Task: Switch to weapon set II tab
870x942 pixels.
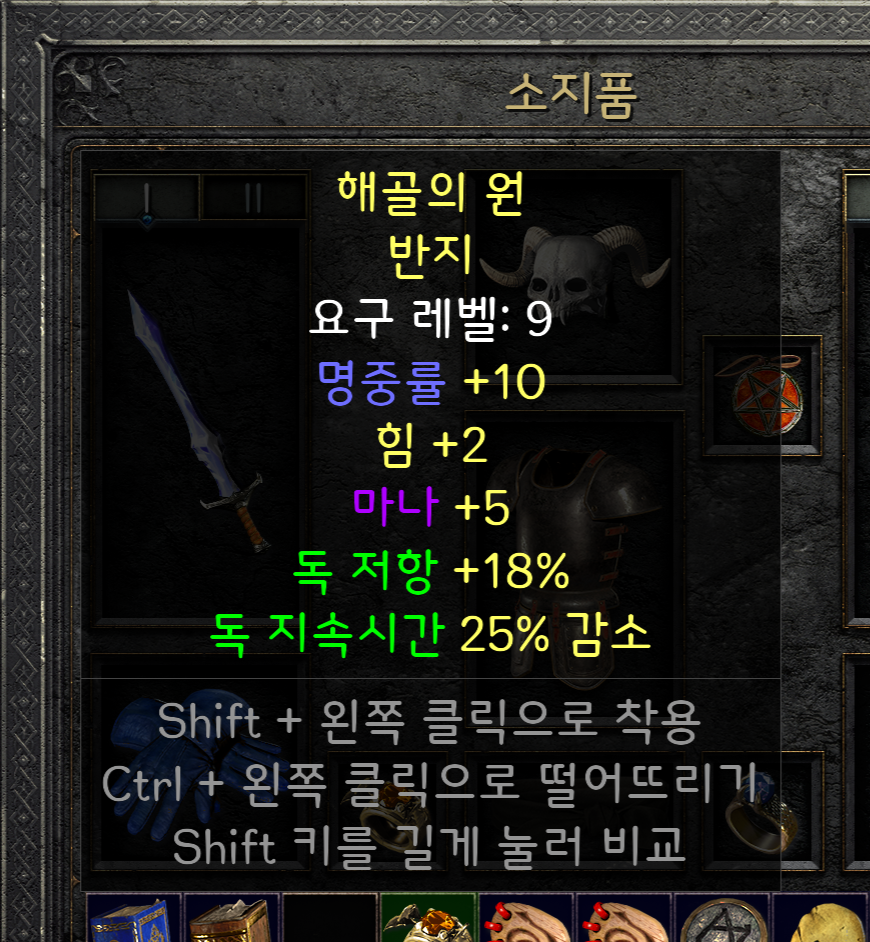Action: click(253, 197)
